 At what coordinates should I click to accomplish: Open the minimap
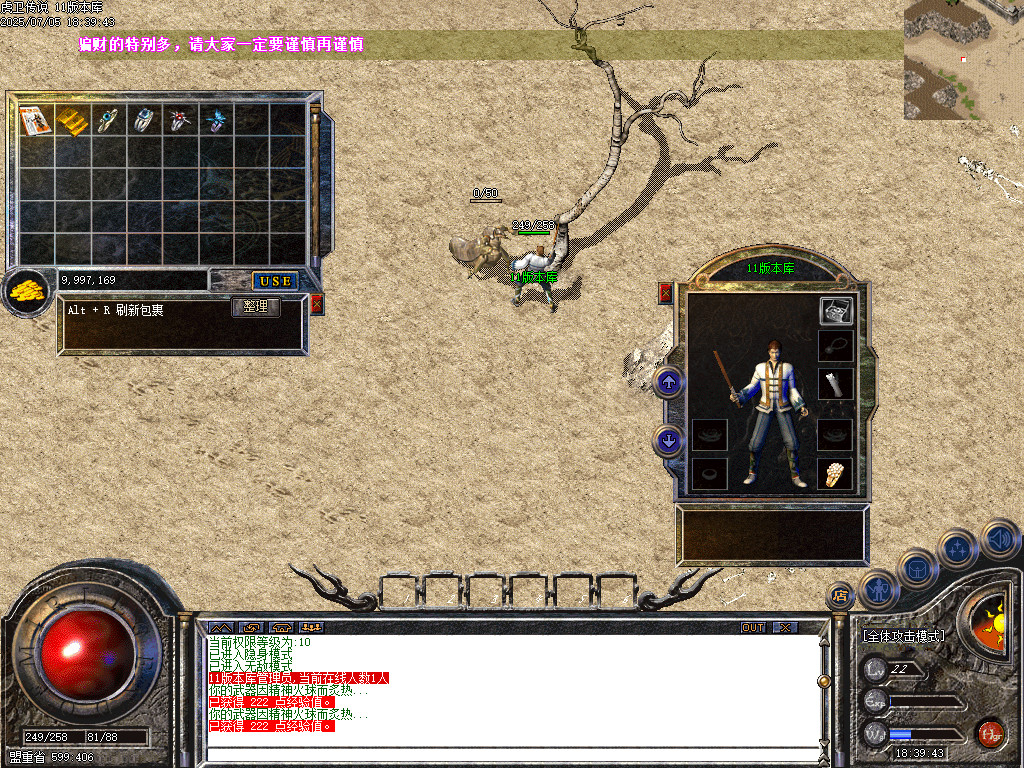[963, 60]
